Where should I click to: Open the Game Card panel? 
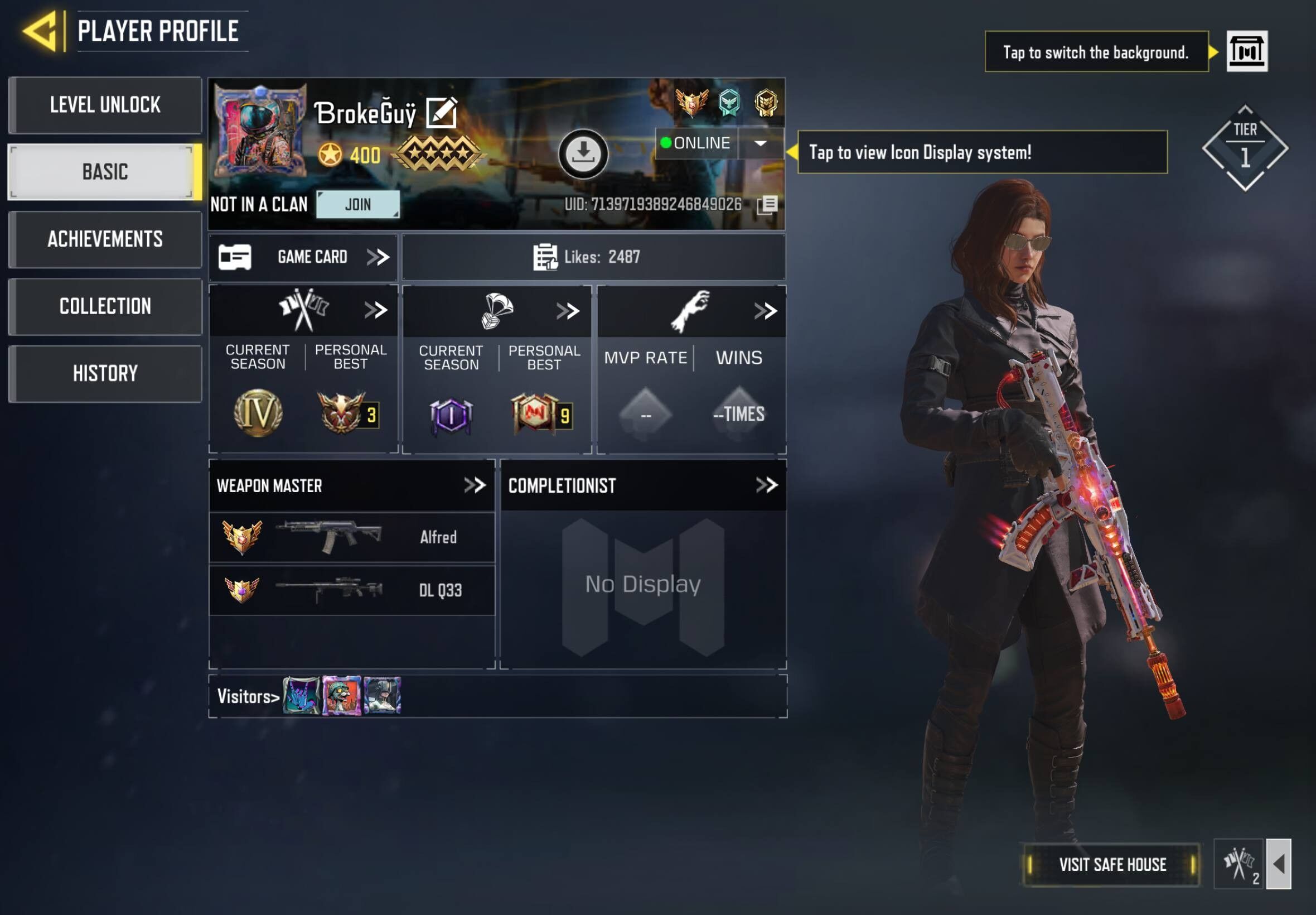tap(304, 257)
